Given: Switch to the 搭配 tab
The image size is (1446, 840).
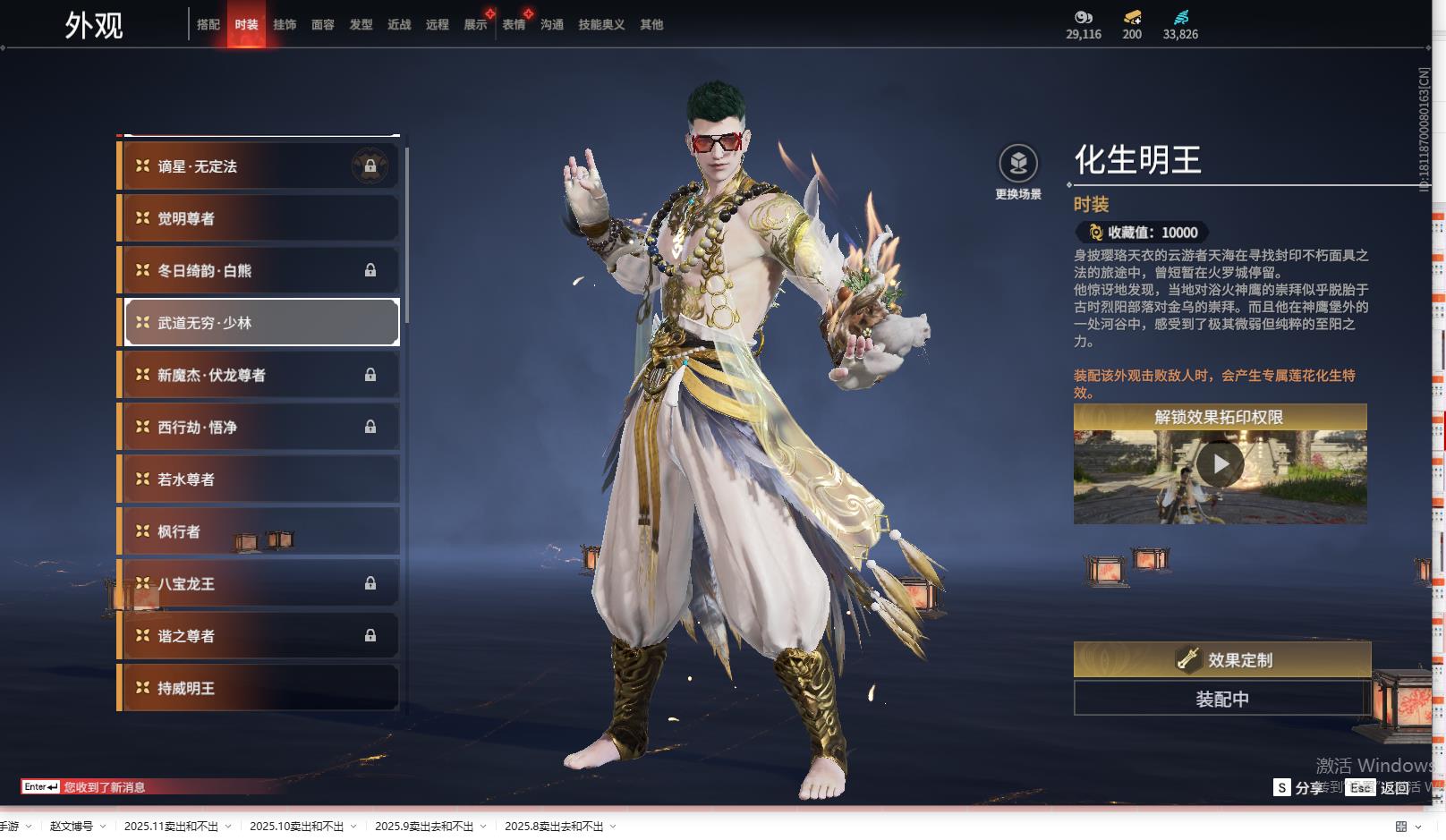Looking at the screenshot, I should (208, 25).
